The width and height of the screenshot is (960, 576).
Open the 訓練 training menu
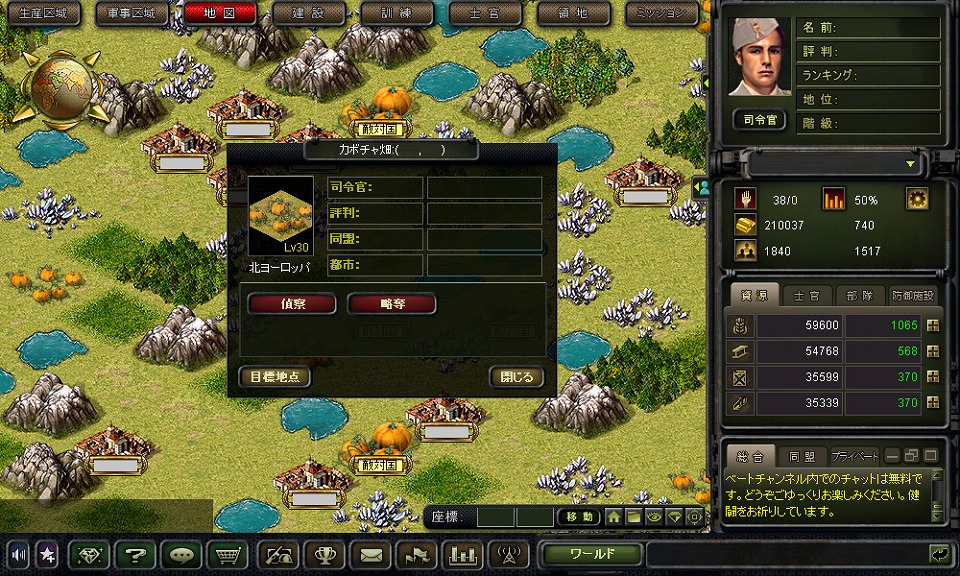pos(396,13)
